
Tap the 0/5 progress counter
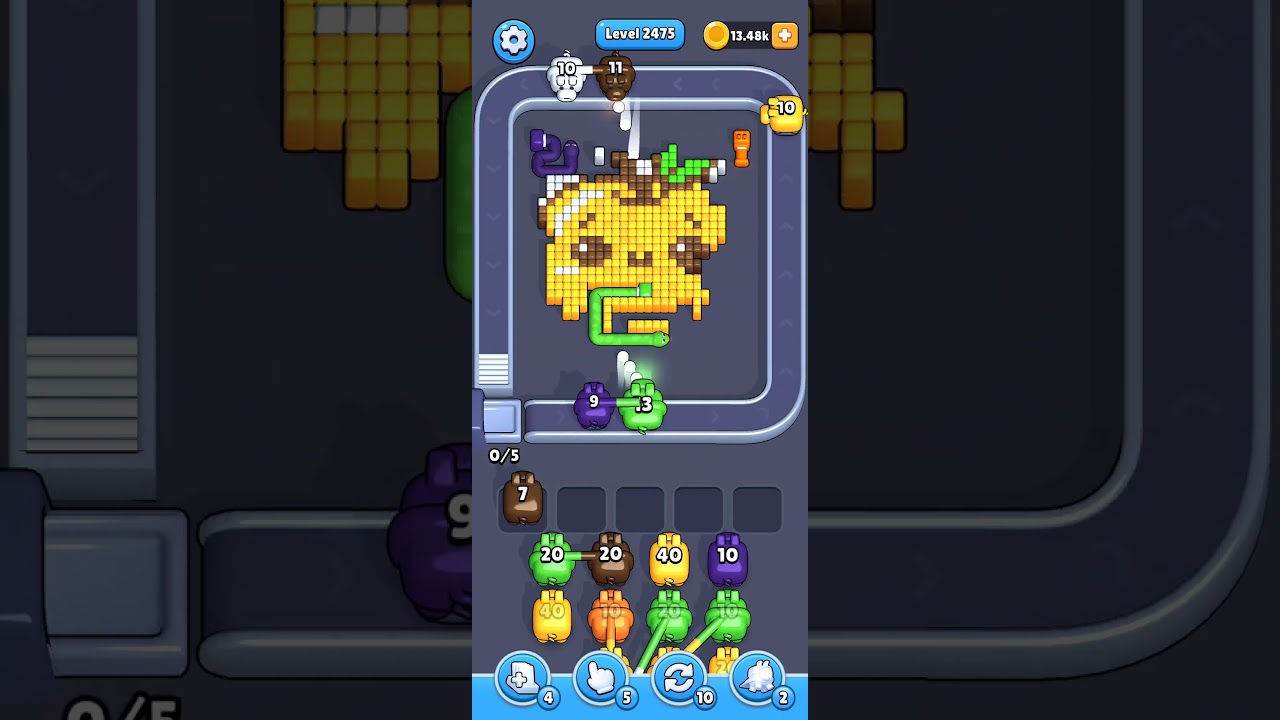click(x=505, y=456)
